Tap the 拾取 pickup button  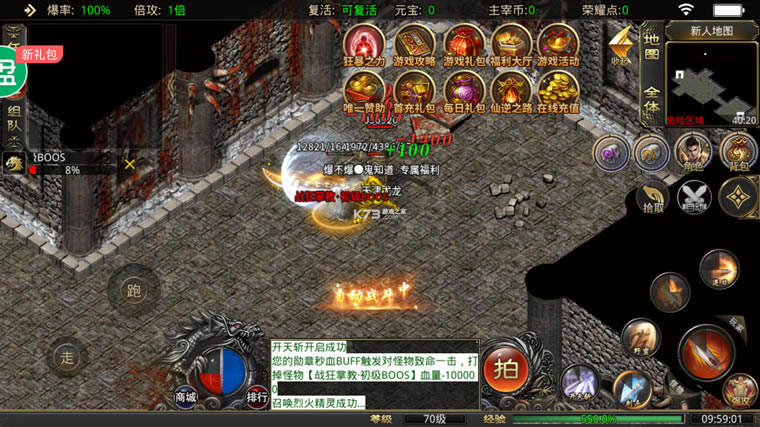tap(653, 195)
